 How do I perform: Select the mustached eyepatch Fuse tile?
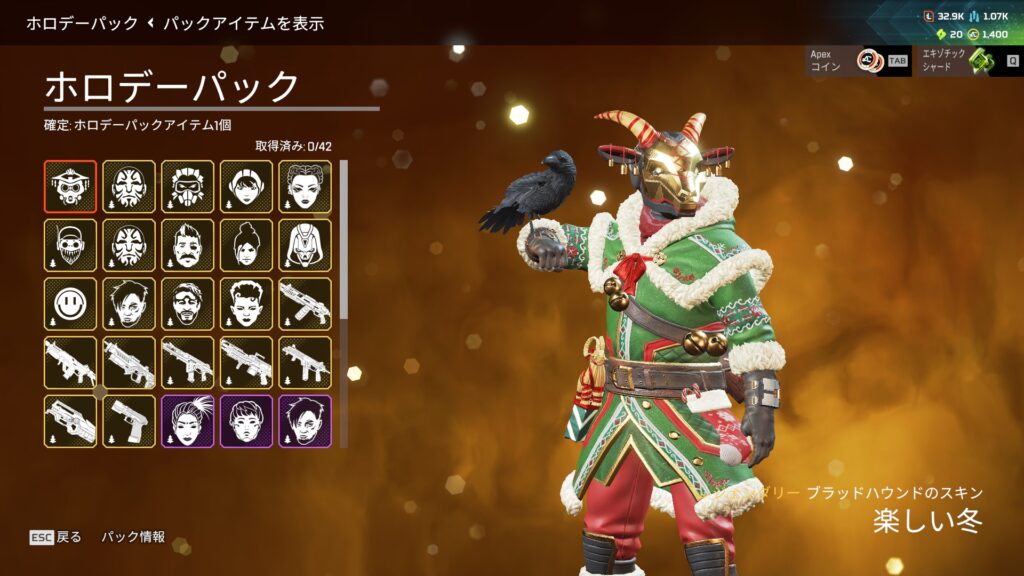point(187,246)
